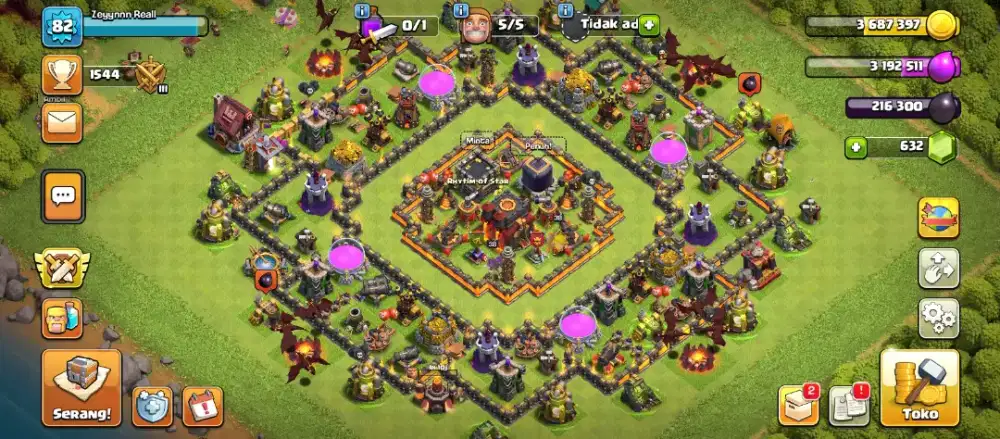Open the chat speech bubble

[63, 197]
